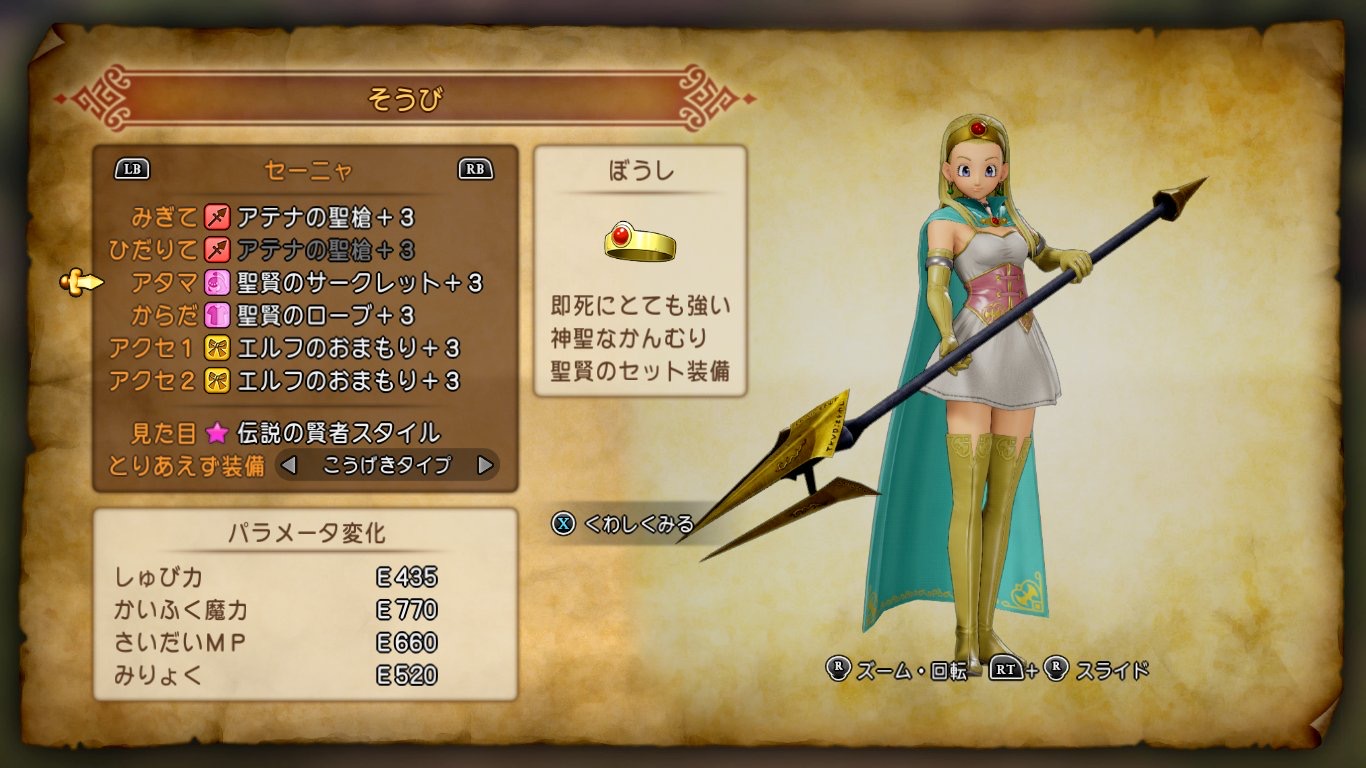Click the gold circlet item thumbnail
This screenshot has height=768, width=1366.
(x=640, y=242)
